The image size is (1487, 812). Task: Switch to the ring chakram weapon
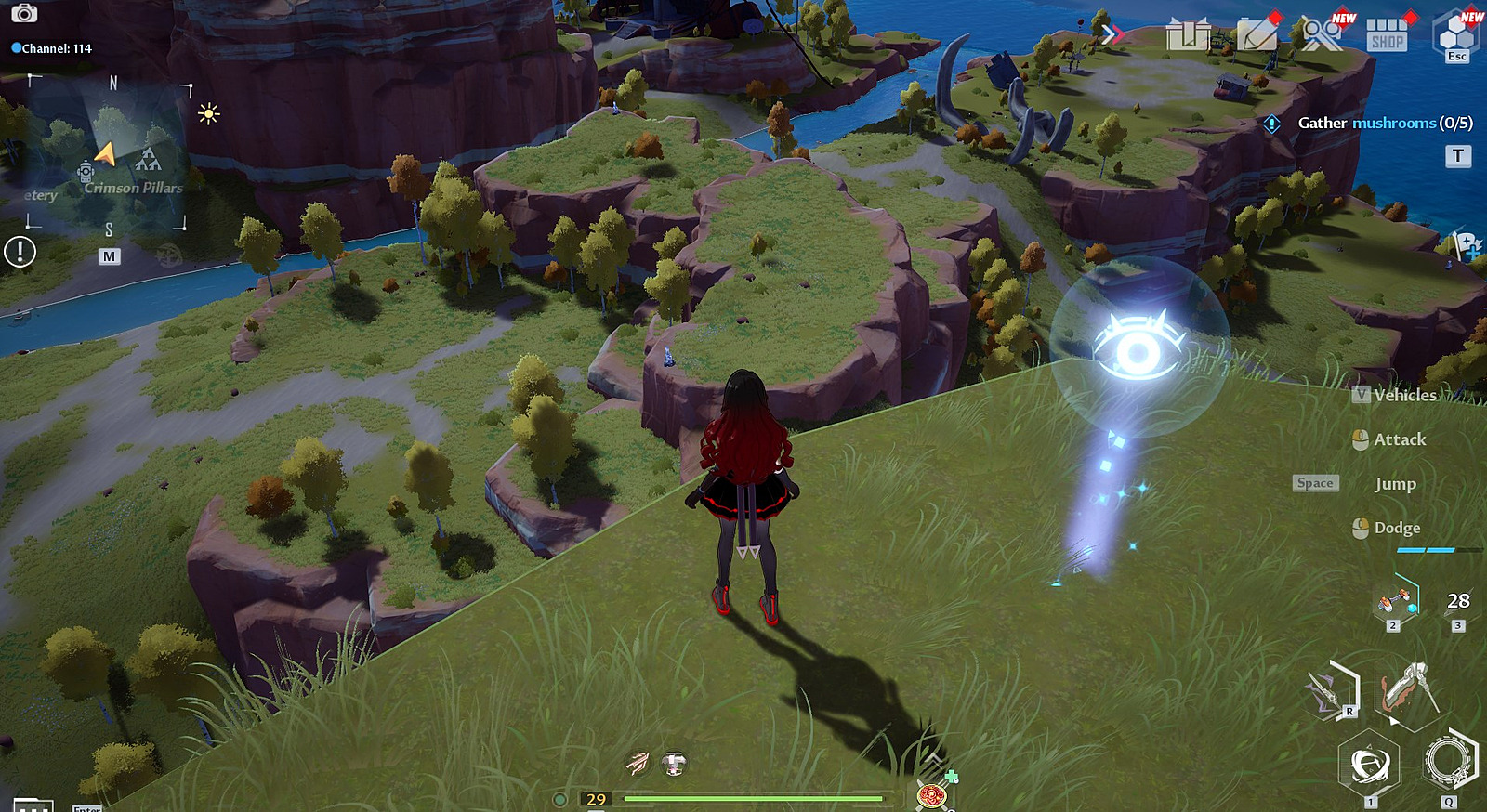tap(1448, 760)
